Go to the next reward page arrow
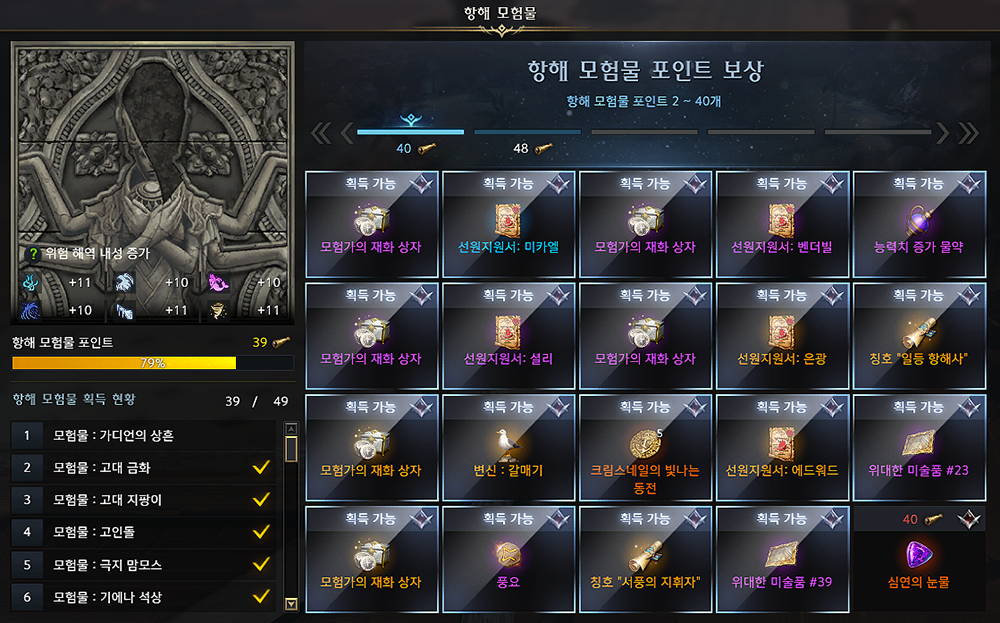This screenshot has width=1000, height=623. tap(943, 133)
